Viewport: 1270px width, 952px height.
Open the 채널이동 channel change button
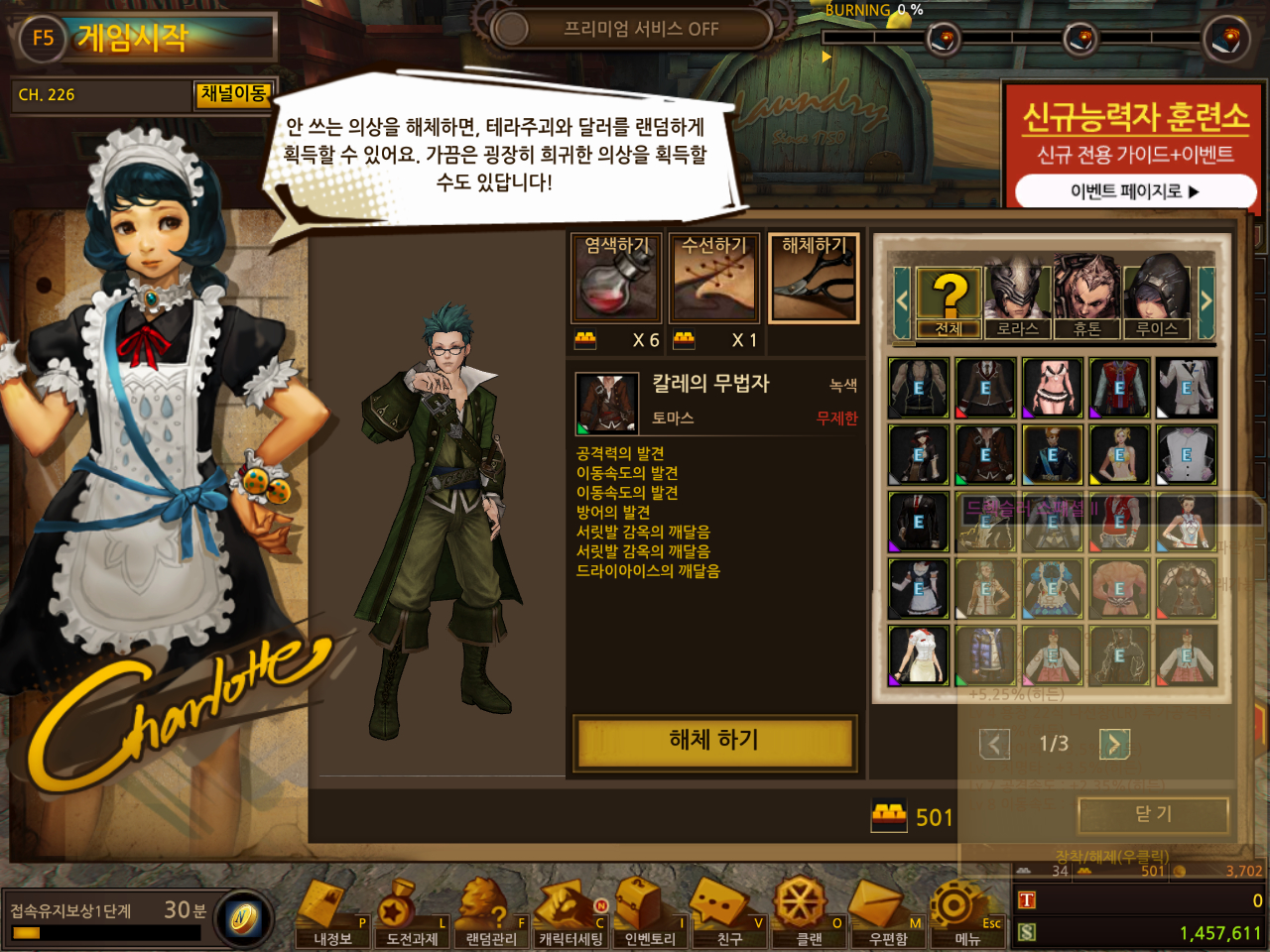pyautogui.click(x=233, y=94)
